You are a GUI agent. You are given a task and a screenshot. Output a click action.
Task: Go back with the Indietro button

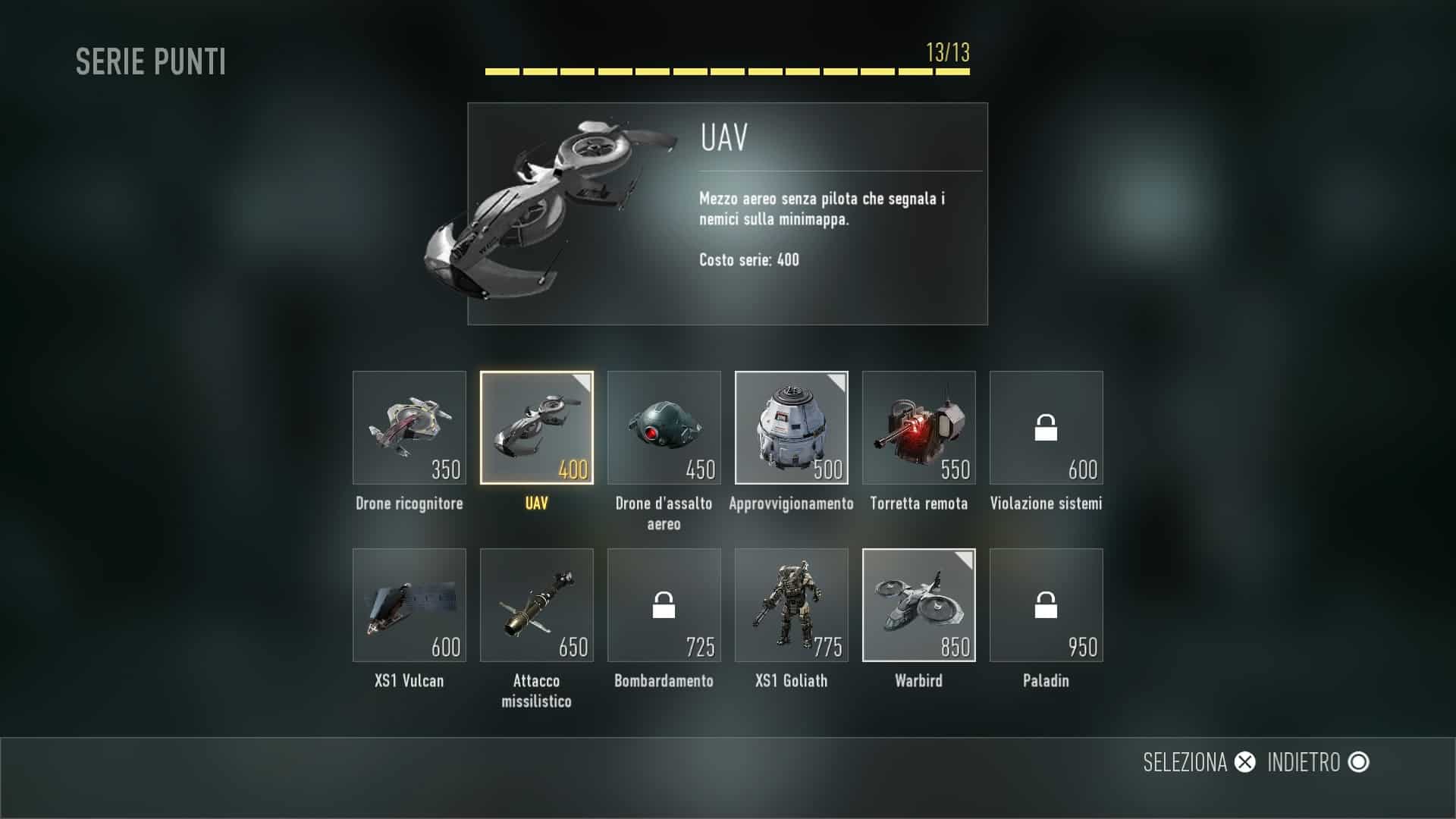click(x=1318, y=762)
